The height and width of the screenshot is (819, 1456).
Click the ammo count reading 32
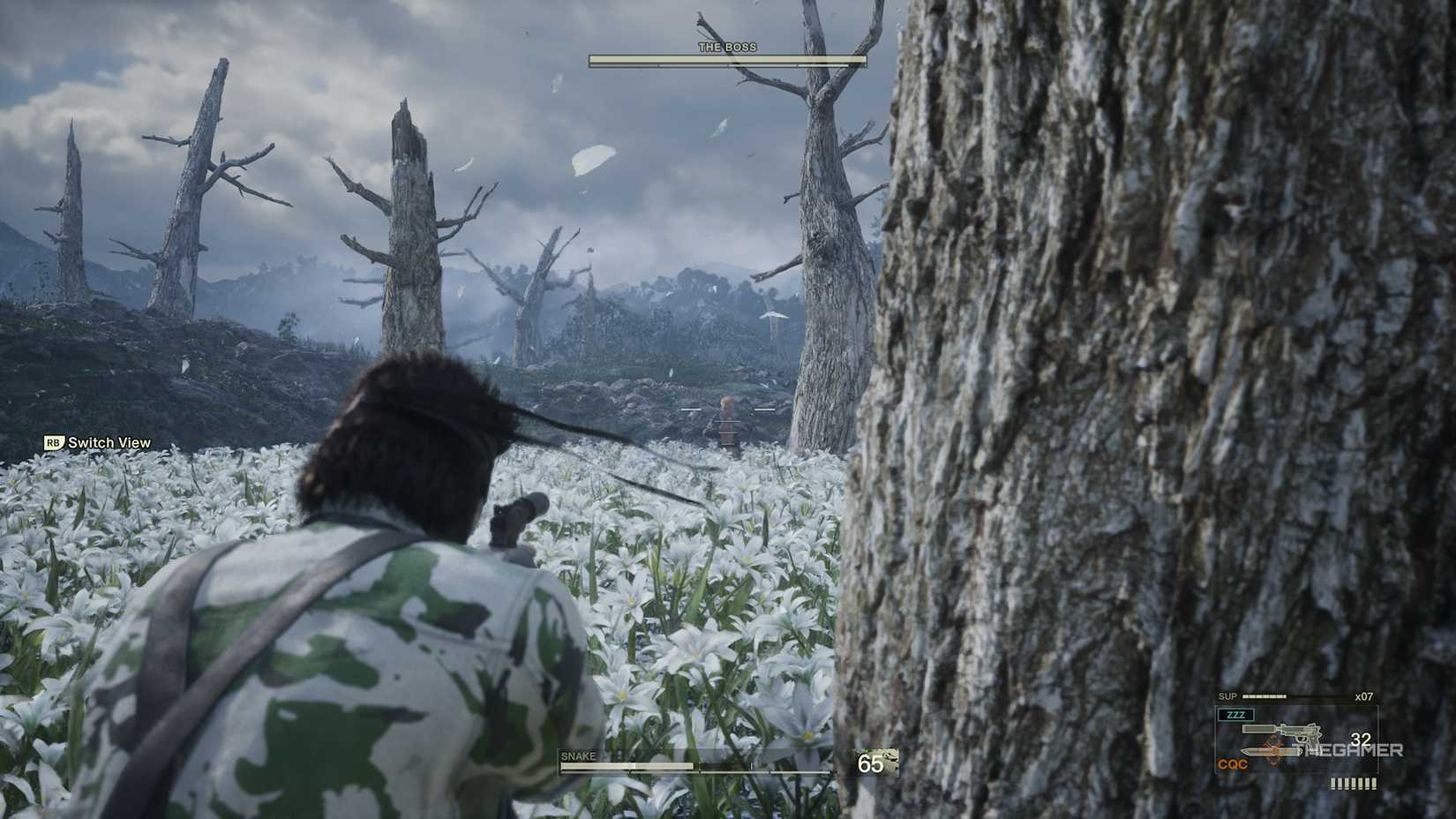(x=1362, y=738)
